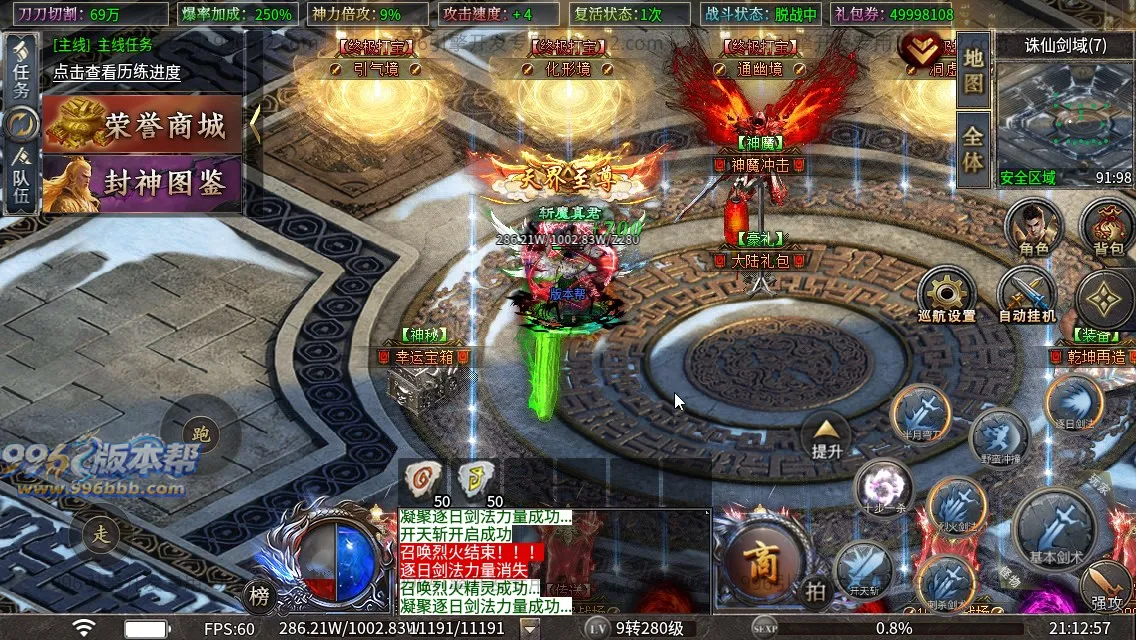Activate the 野蛮冲撞 charge skill
1136x640 pixels.
[x=999, y=439]
